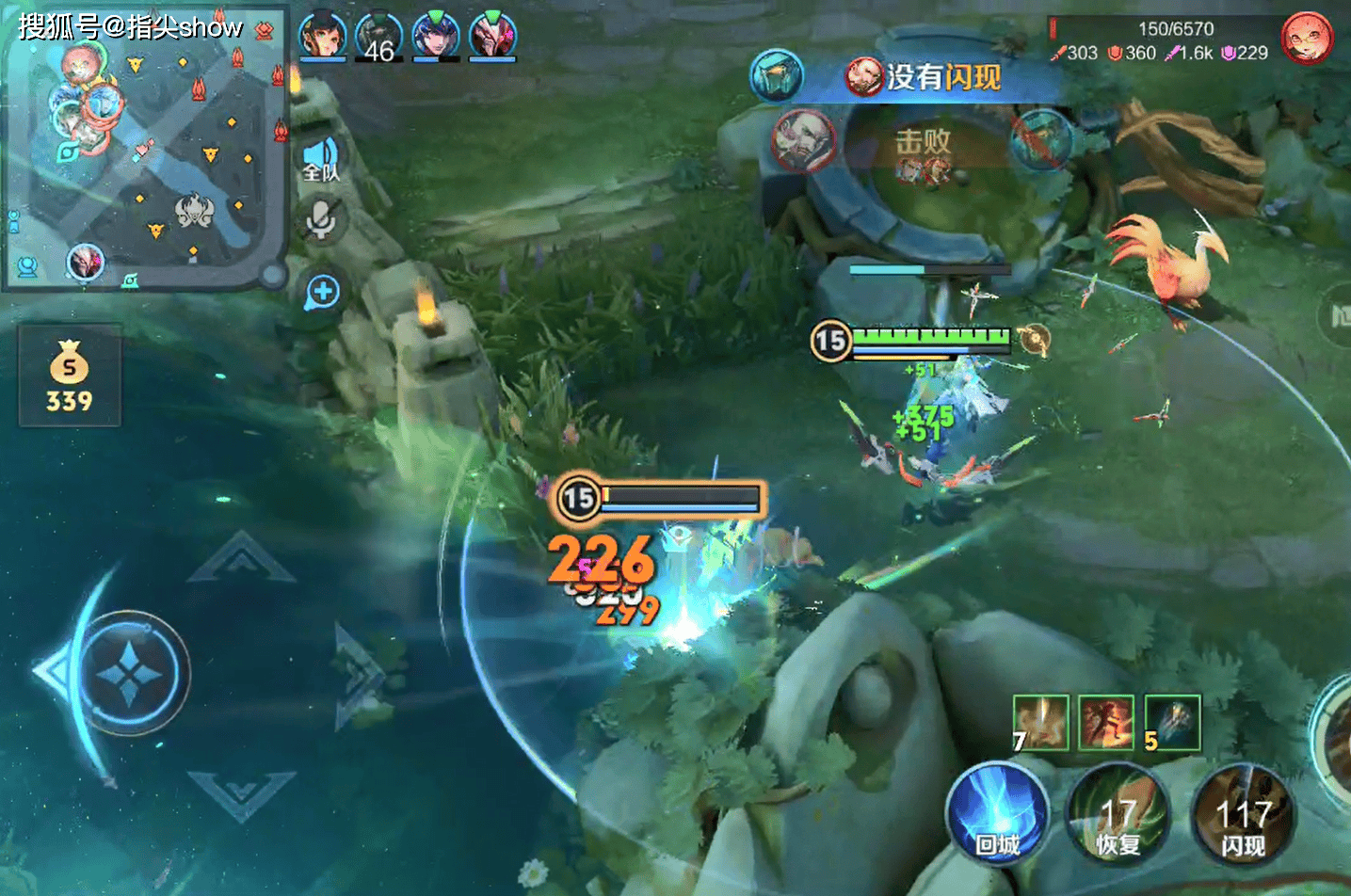This screenshot has height=896, width=1351.
Task: Toggle the 全队 team voice speaker
Action: 320,158
